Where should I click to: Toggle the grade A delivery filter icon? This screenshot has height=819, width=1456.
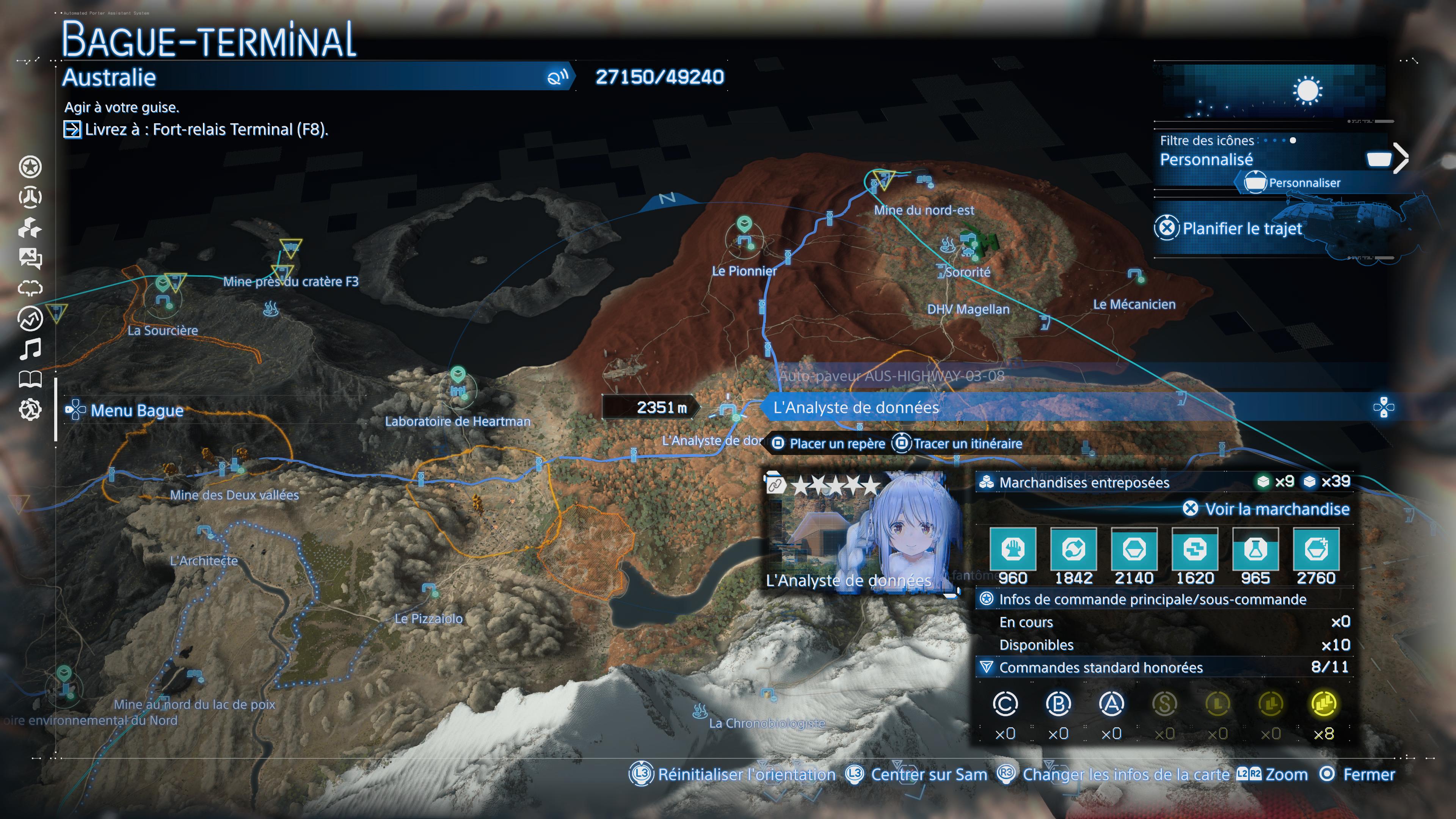click(x=1111, y=704)
